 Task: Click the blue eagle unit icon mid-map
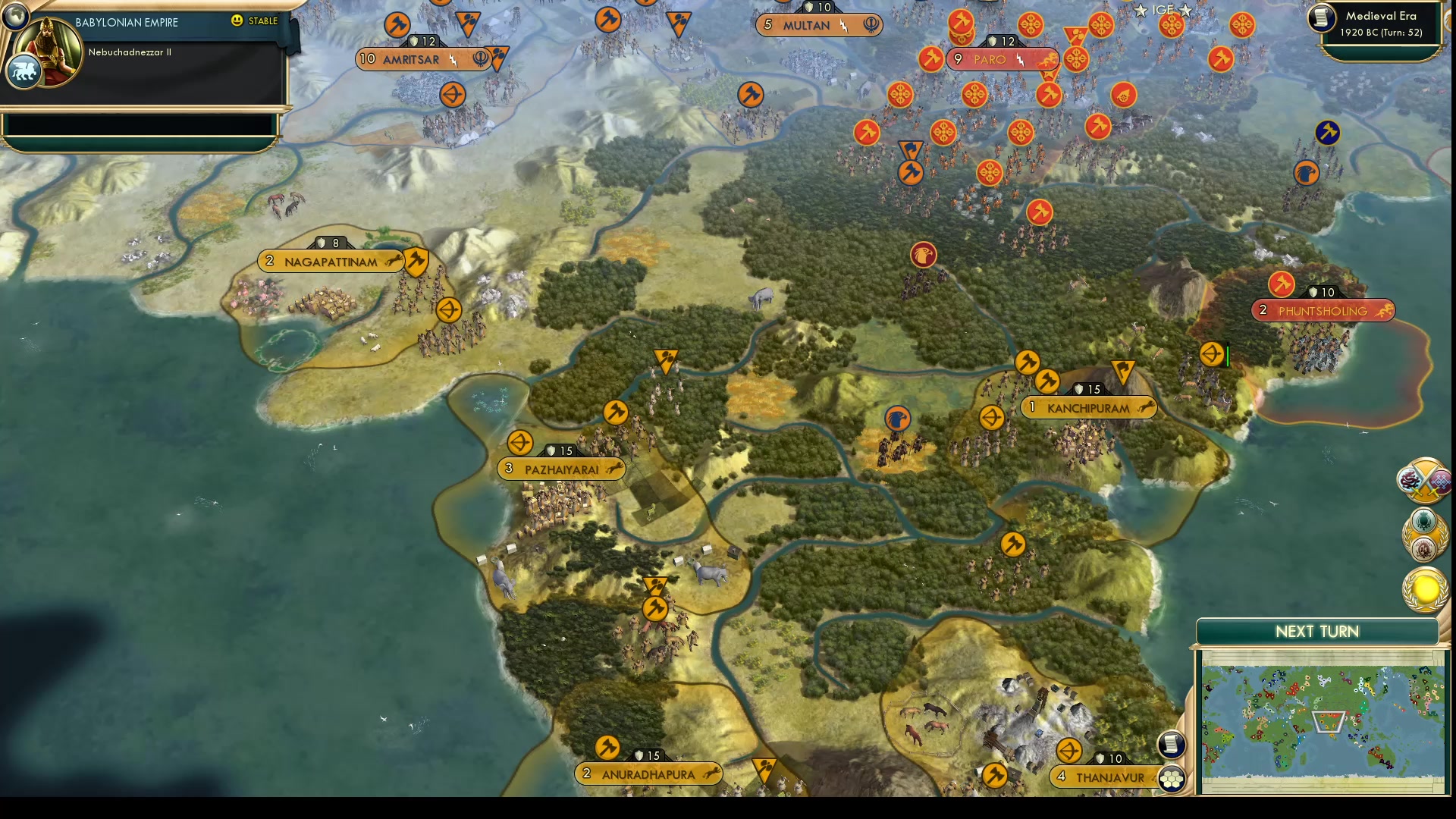tap(896, 419)
